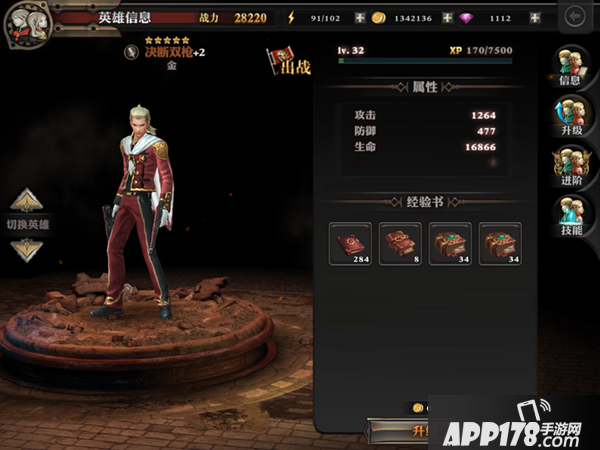The image size is (600, 450).
Task: Use the experience book with 8 count
Action: (x=400, y=244)
